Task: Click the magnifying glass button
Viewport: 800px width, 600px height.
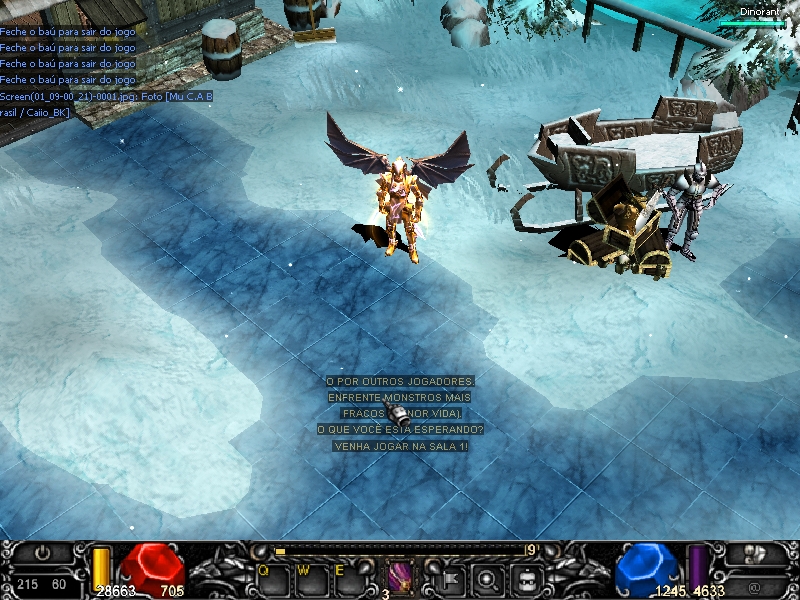Action: click(488, 578)
